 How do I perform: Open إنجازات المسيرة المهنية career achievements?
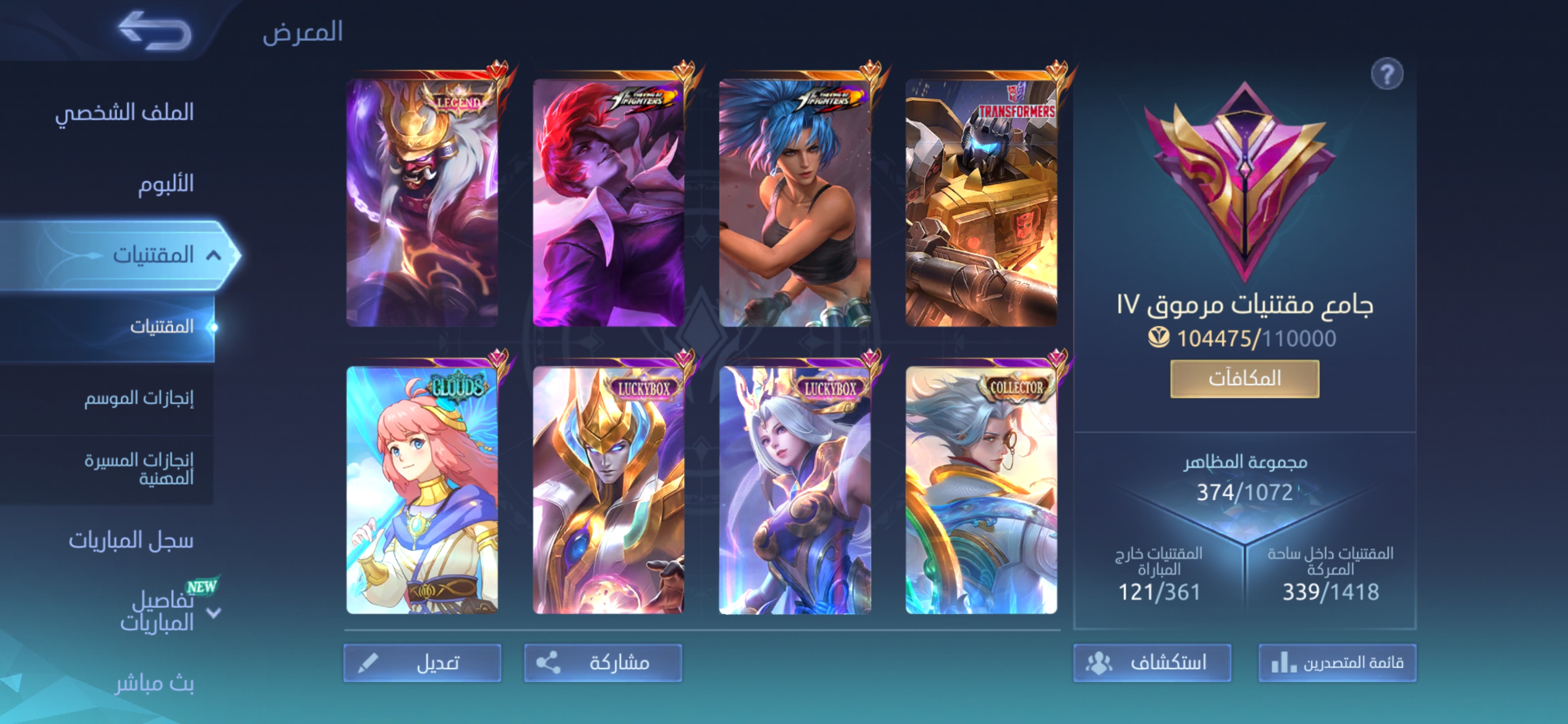[x=139, y=469]
